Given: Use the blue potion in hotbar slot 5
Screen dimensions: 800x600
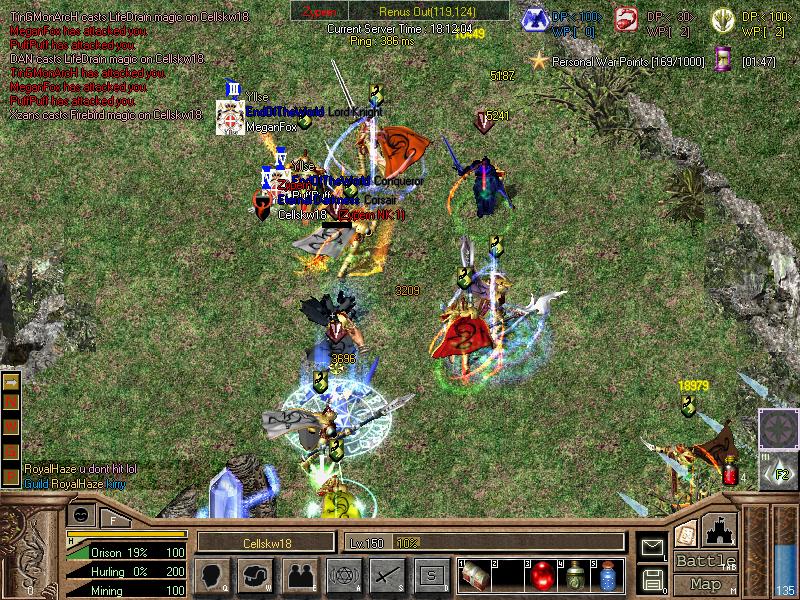Looking at the screenshot, I should point(608,575).
